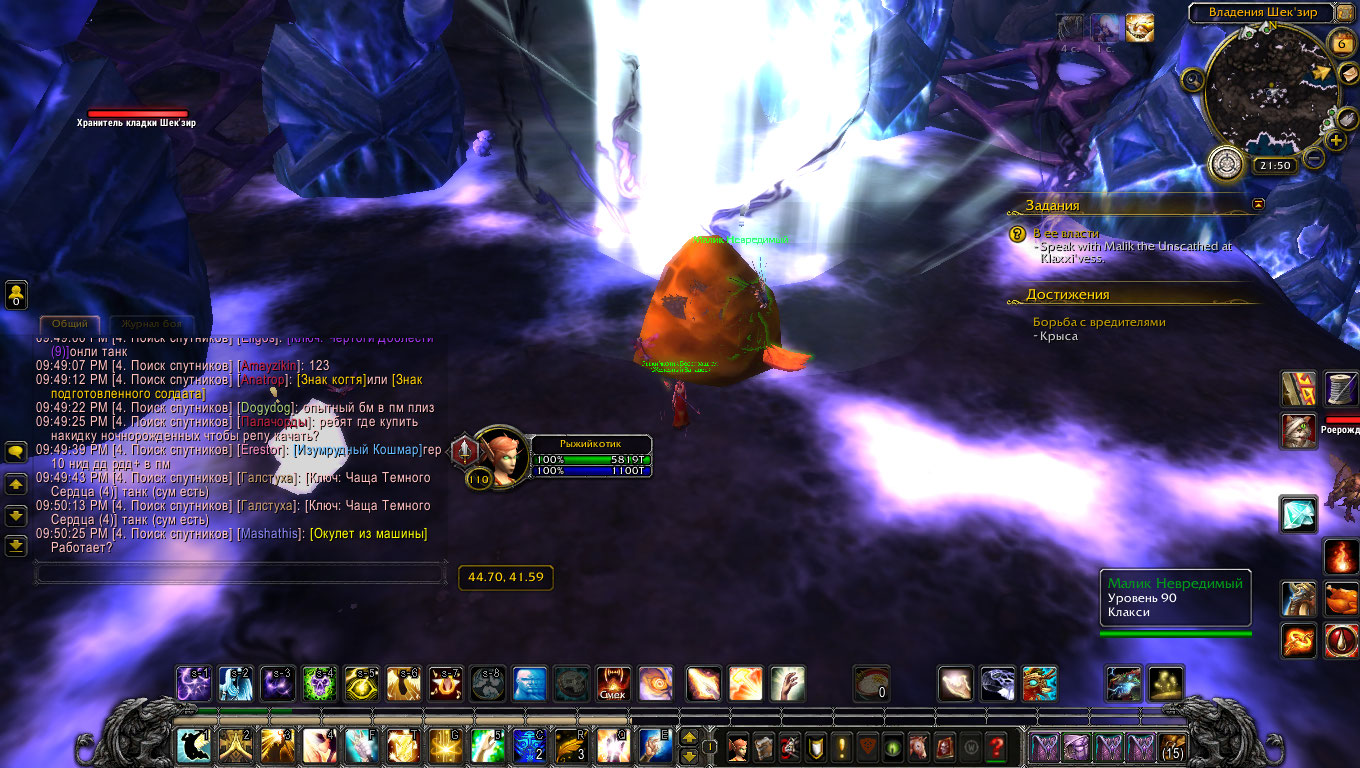Switch to the Общий chat tab
Screen dimensions: 1360x768
pos(69,324)
